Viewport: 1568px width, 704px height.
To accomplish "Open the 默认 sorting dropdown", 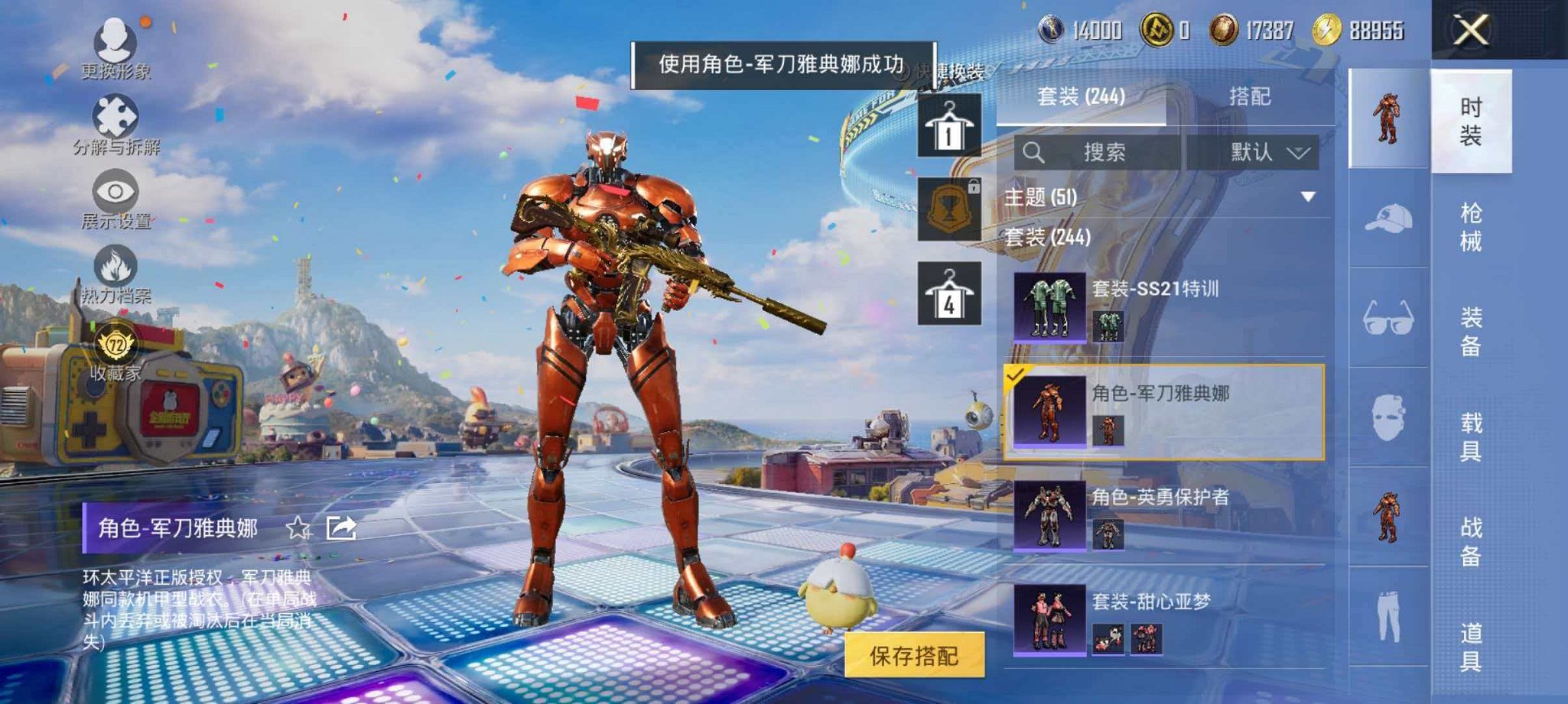I will 1270,151.
